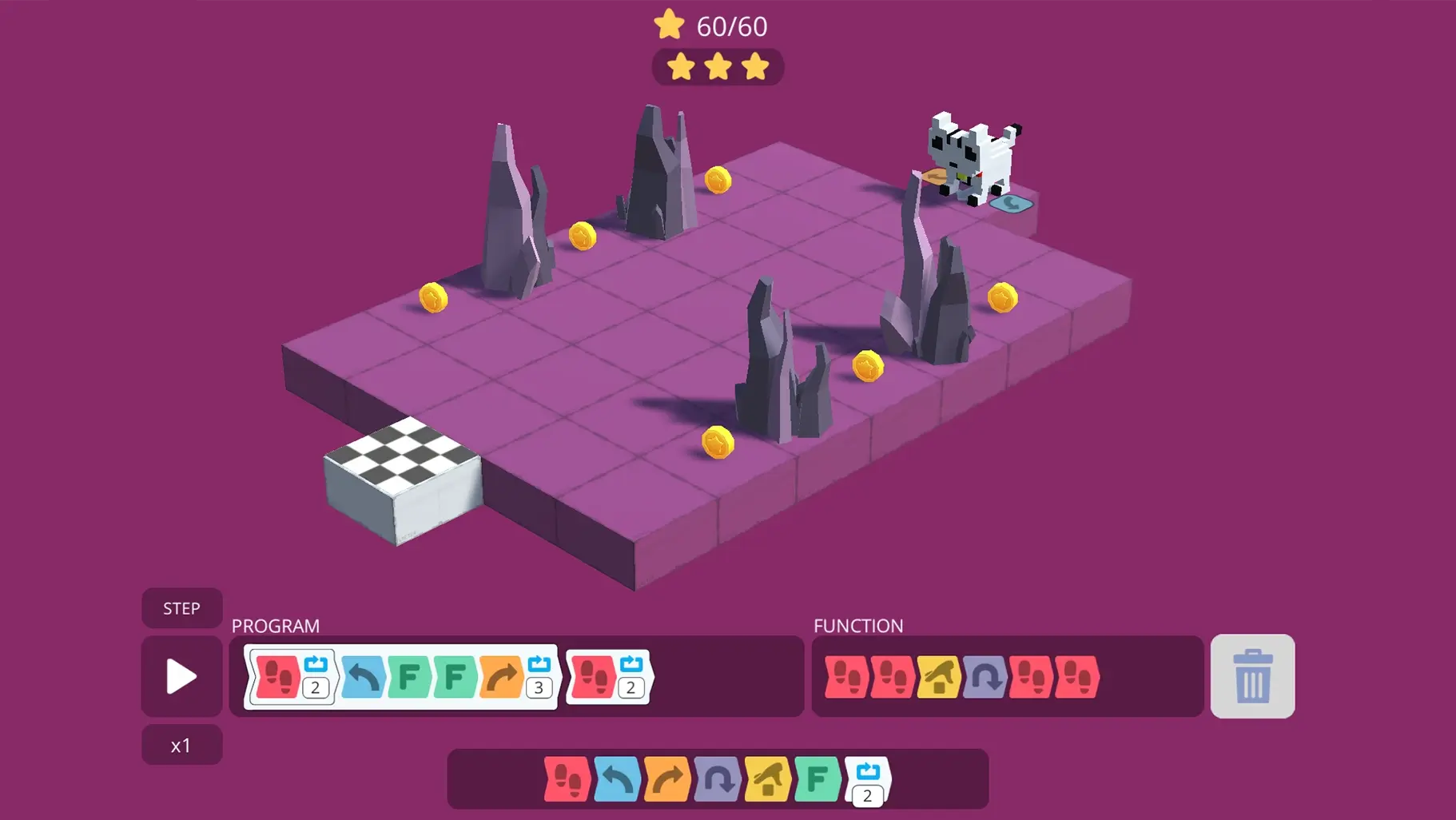Image resolution: width=1456 pixels, height=820 pixels.
Task: Select the walk forward block in the palette
Action: (x=567, y=779)
